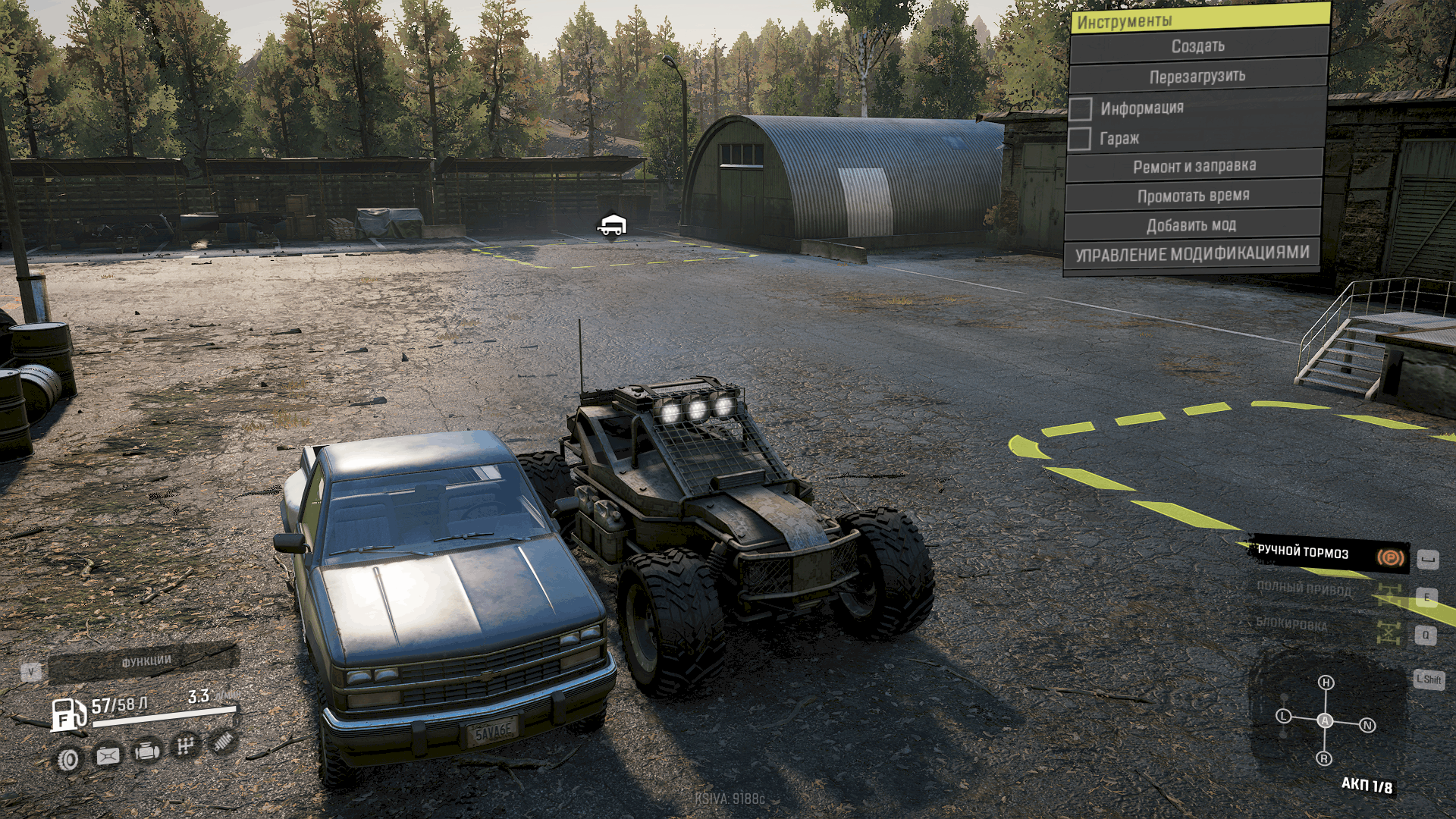
Task: Click the suspension spring status icon
Action: point(223,742)
